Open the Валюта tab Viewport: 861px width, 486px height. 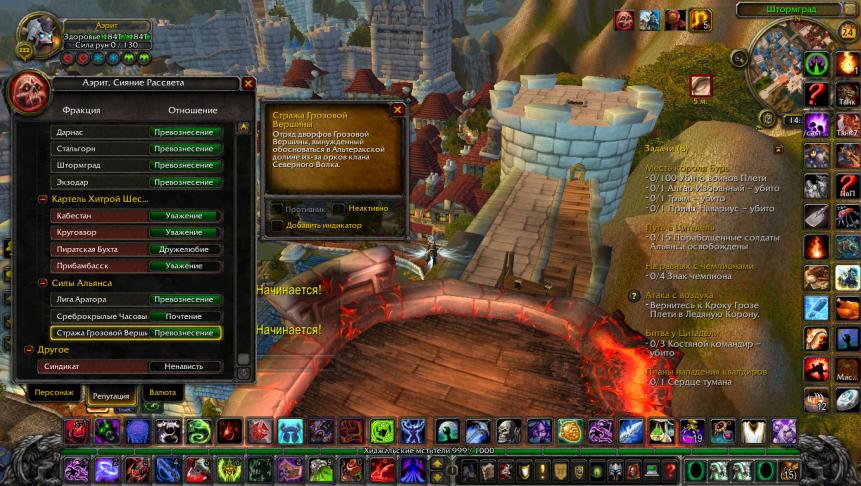point(162,393)
